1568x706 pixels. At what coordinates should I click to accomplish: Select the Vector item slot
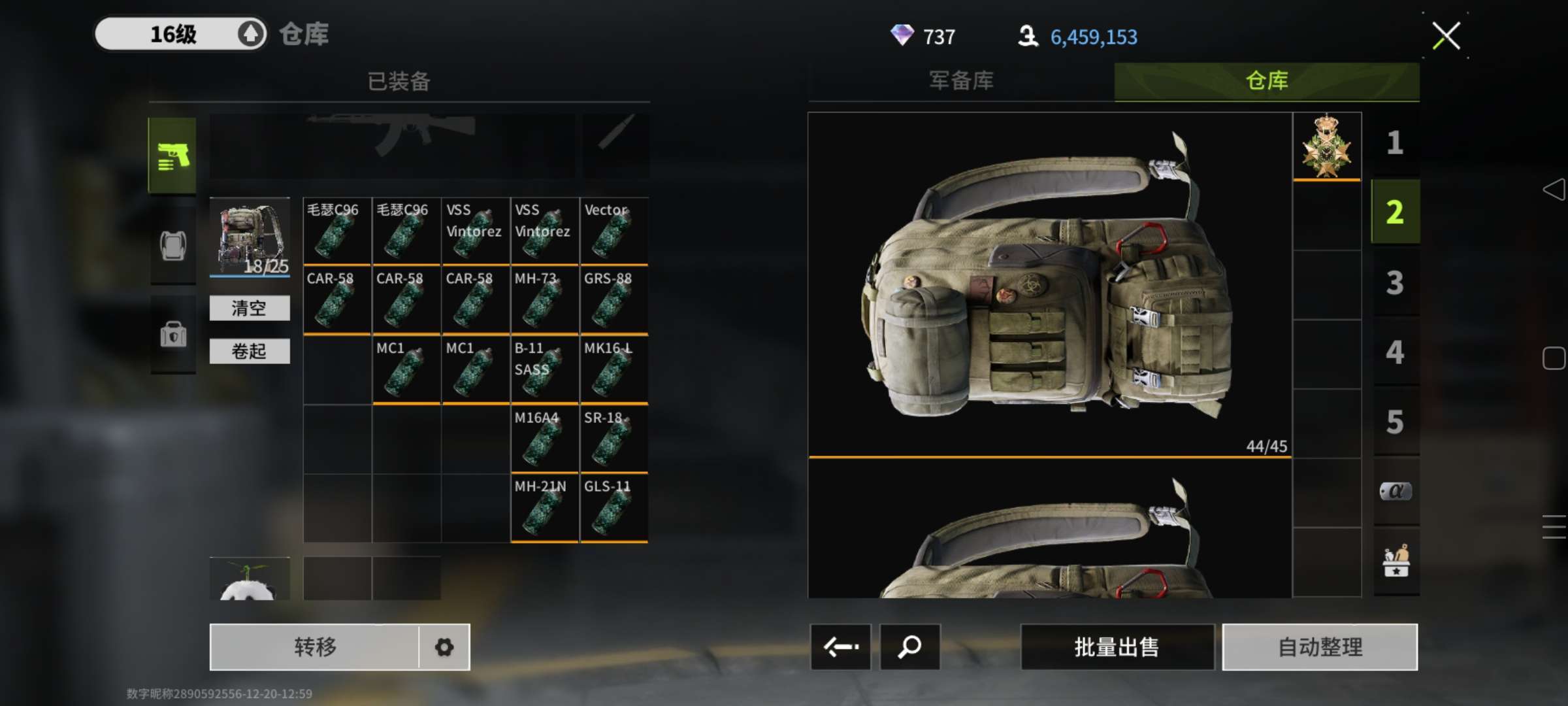pos(613,231)
